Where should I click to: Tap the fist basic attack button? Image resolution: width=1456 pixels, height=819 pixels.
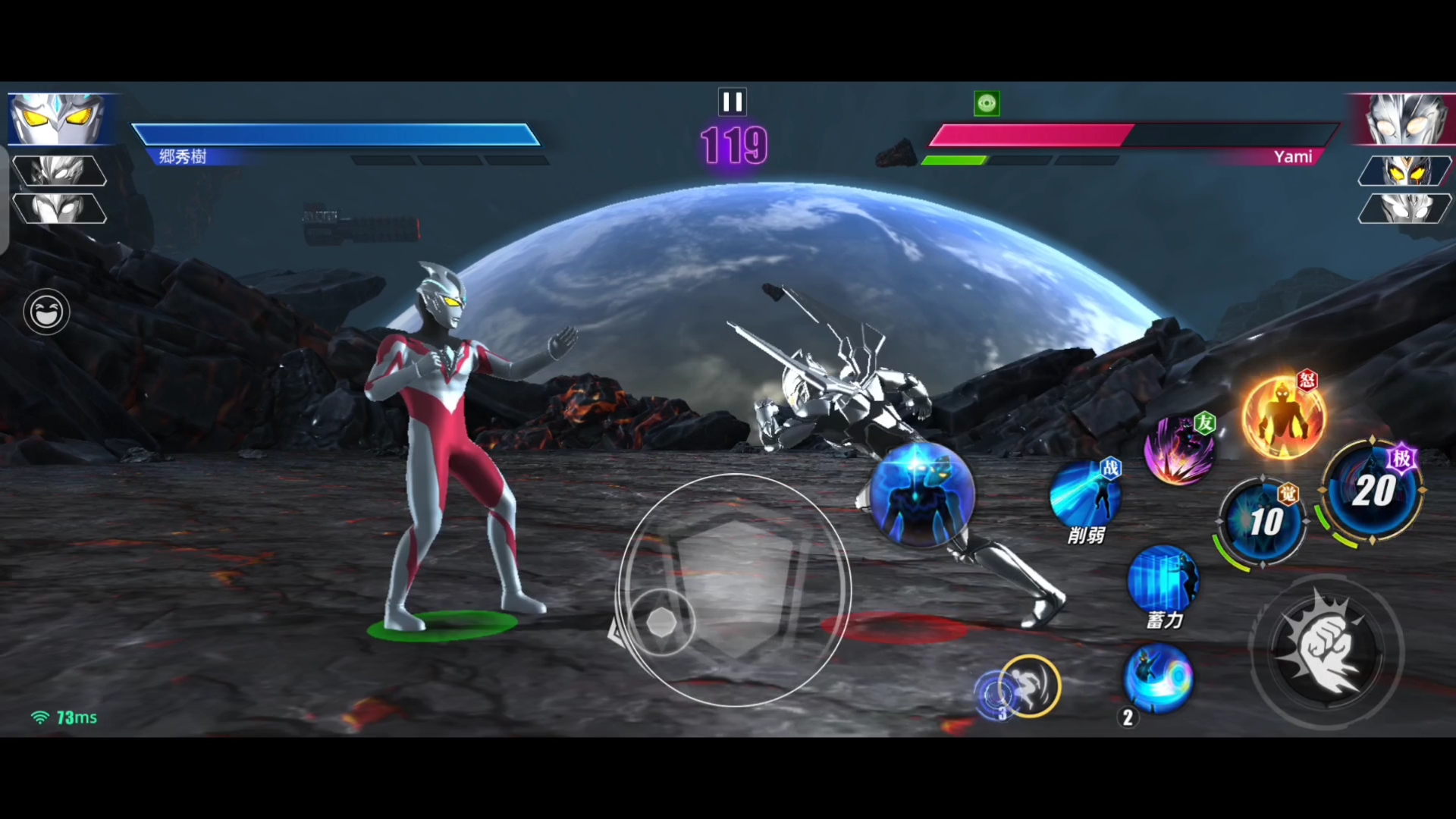(x=1327, y=652)
